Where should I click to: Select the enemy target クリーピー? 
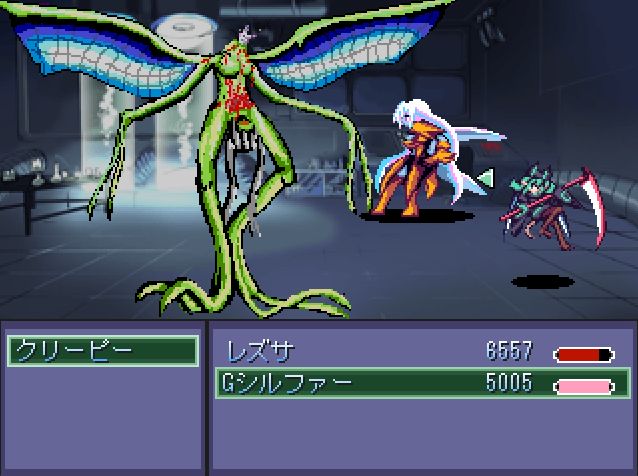pyautogui.click(x=102, y=351)
